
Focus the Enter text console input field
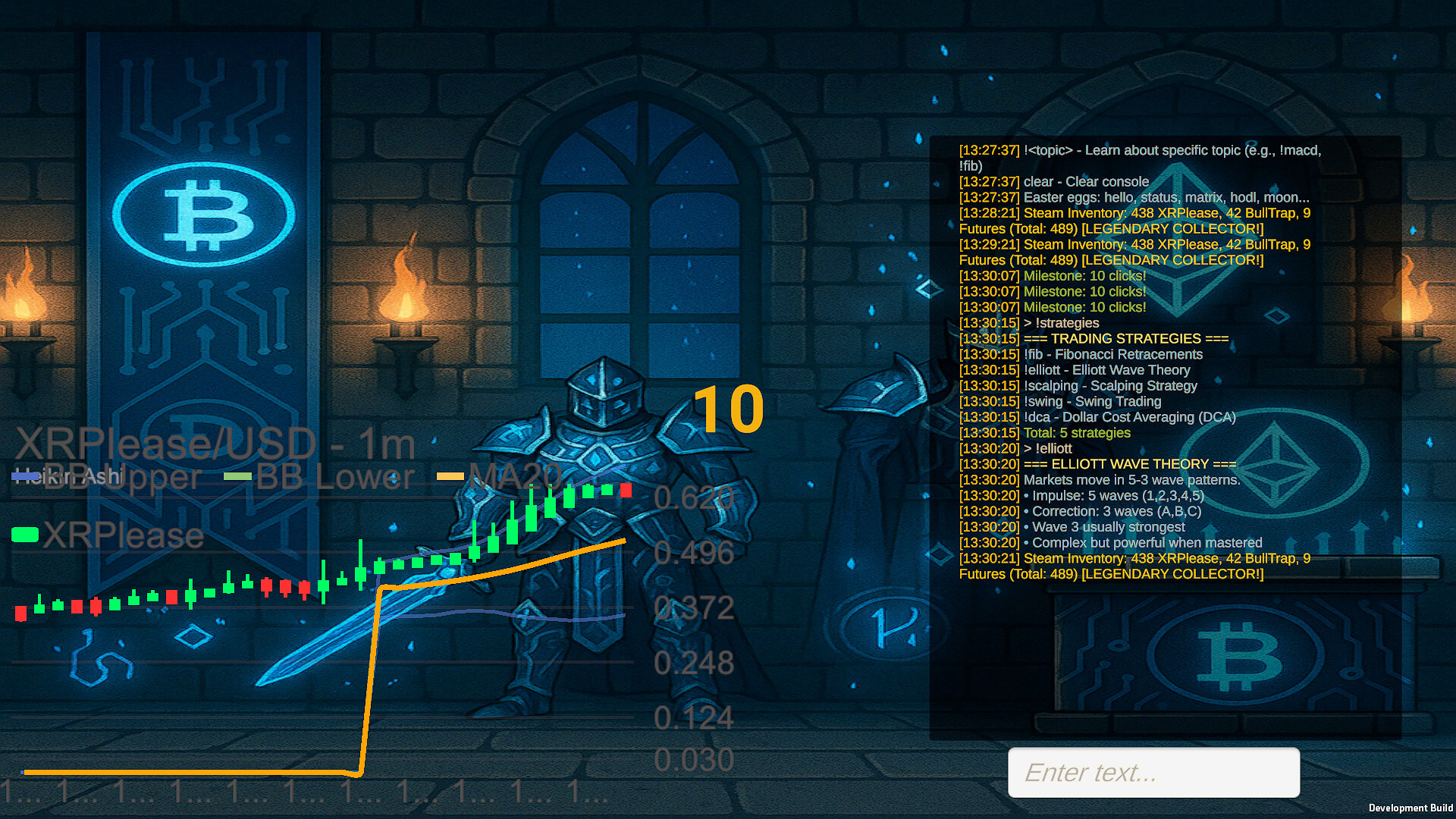point(1153,772)
